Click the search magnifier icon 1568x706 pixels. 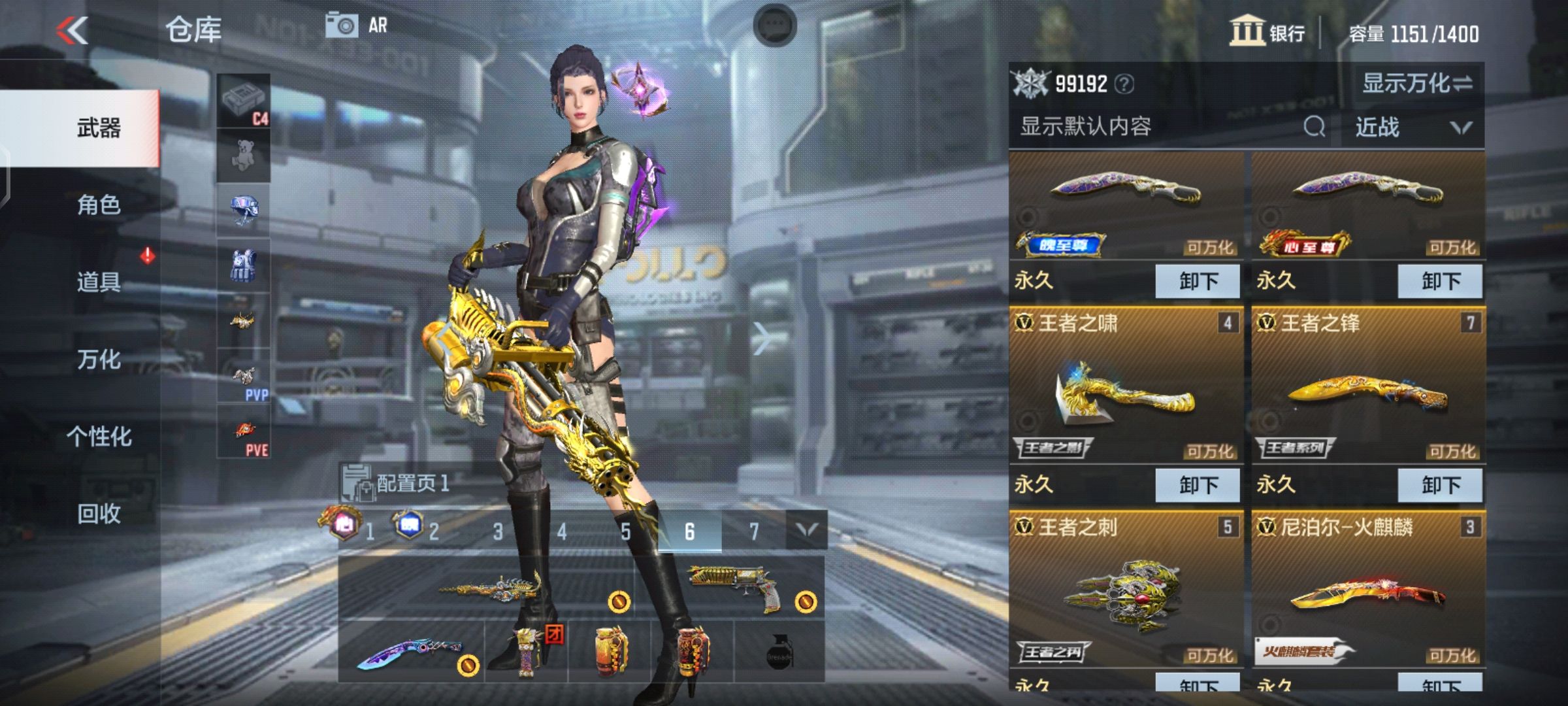tap(1314, 126)
